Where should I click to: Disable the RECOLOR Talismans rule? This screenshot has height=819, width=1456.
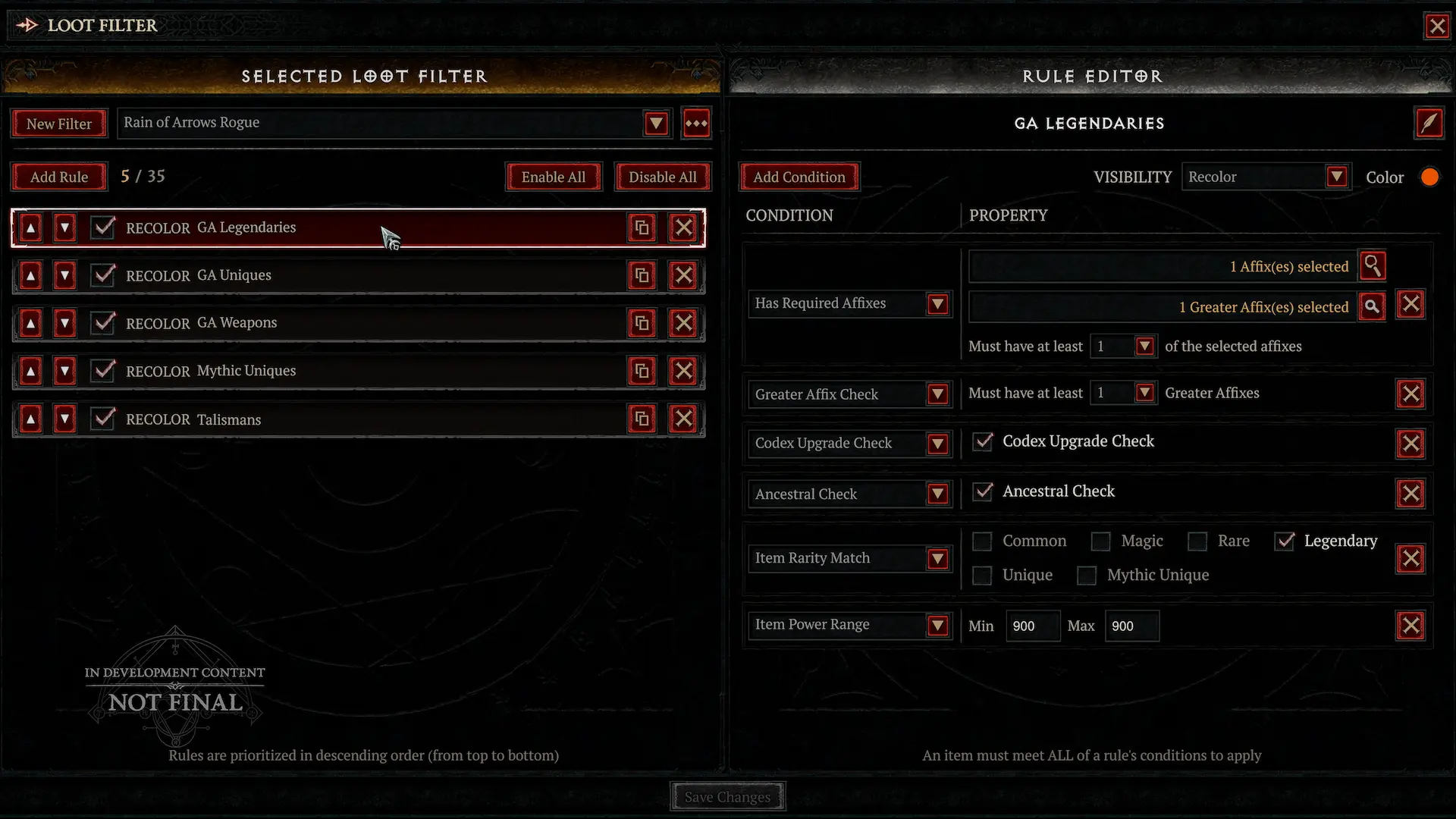pyautogui.click(x=103, y=419)
